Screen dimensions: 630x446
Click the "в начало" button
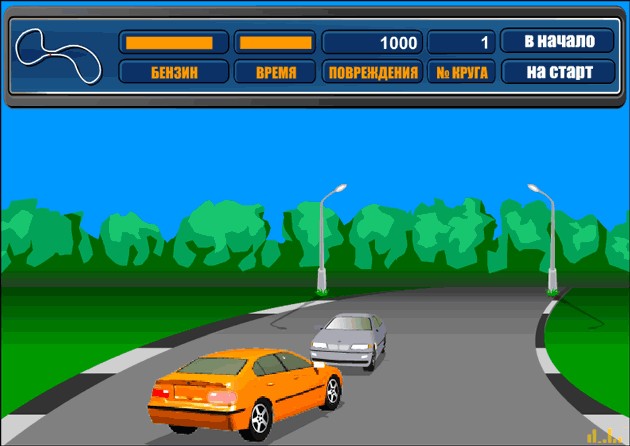tap(557, 42)
